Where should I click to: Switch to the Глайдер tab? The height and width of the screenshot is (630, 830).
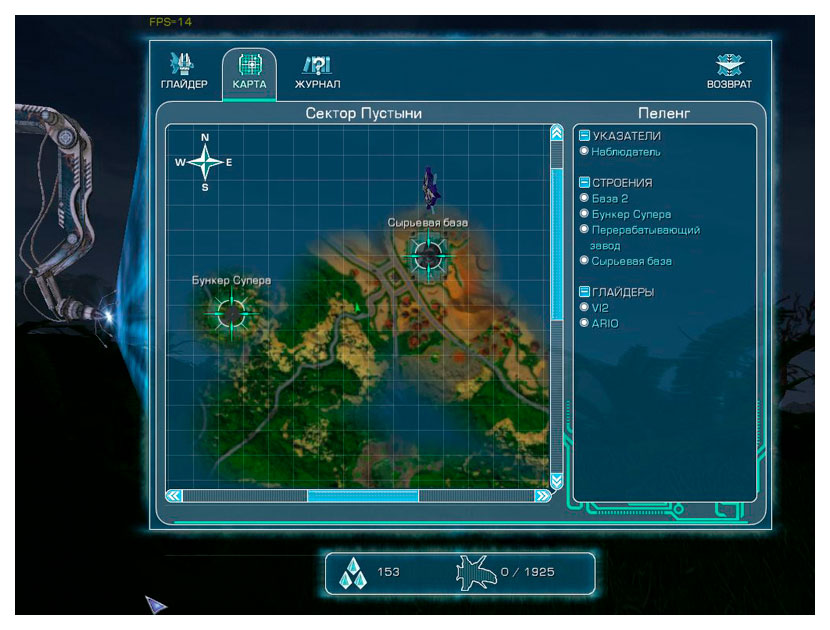pyautogui.click(x=184, y=73)
